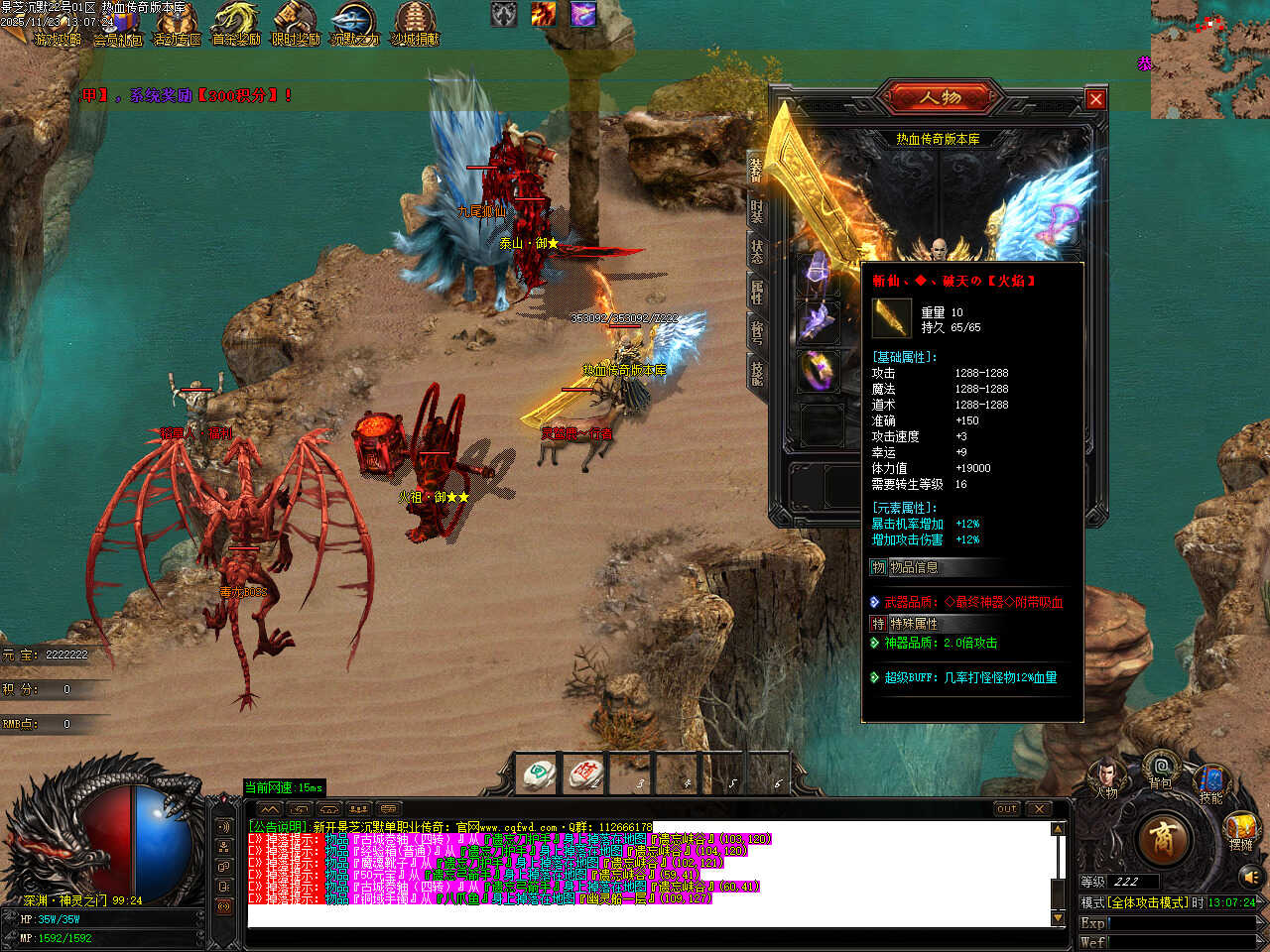Image resolution: width=1270 pixels, height=952 pixels.
Task: Use the green tile item in hotbar
Action: coord(540,773)
